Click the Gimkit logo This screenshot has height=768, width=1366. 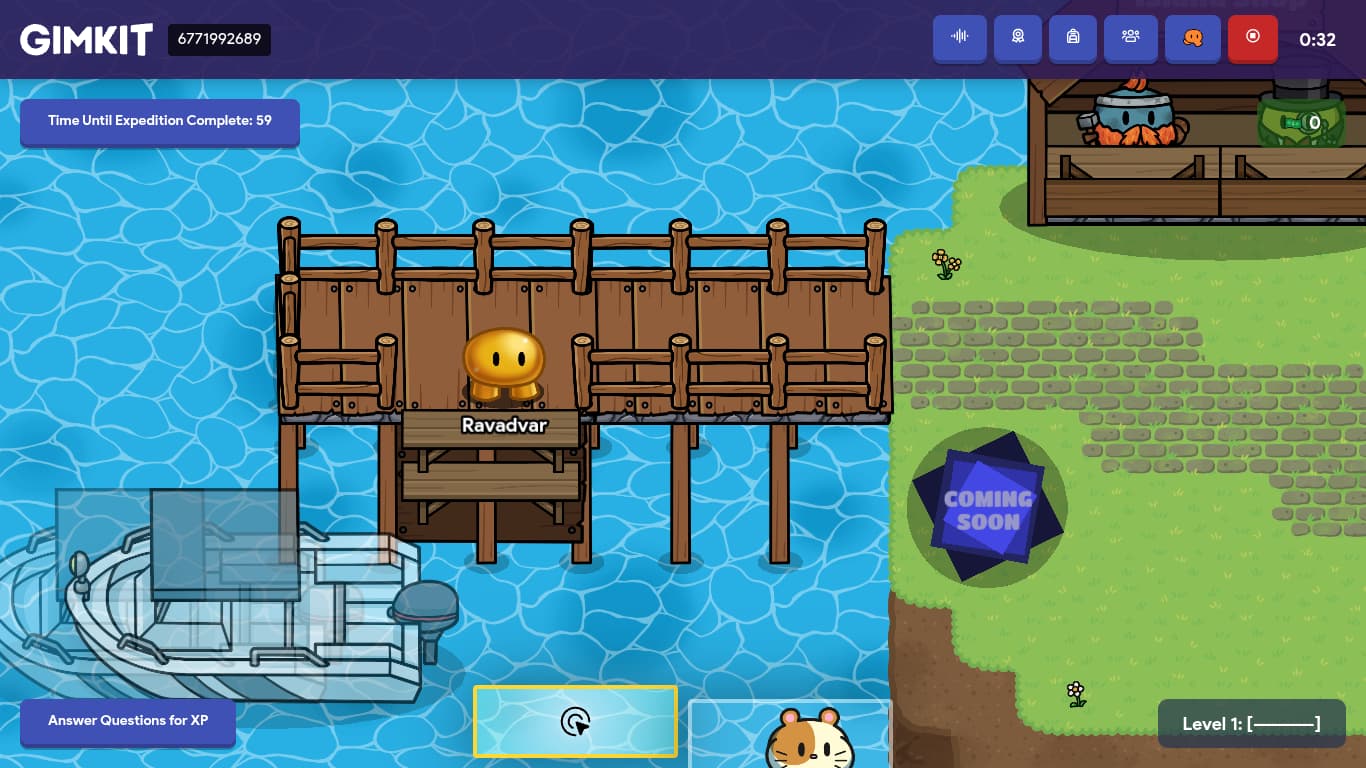click(87, 40)
